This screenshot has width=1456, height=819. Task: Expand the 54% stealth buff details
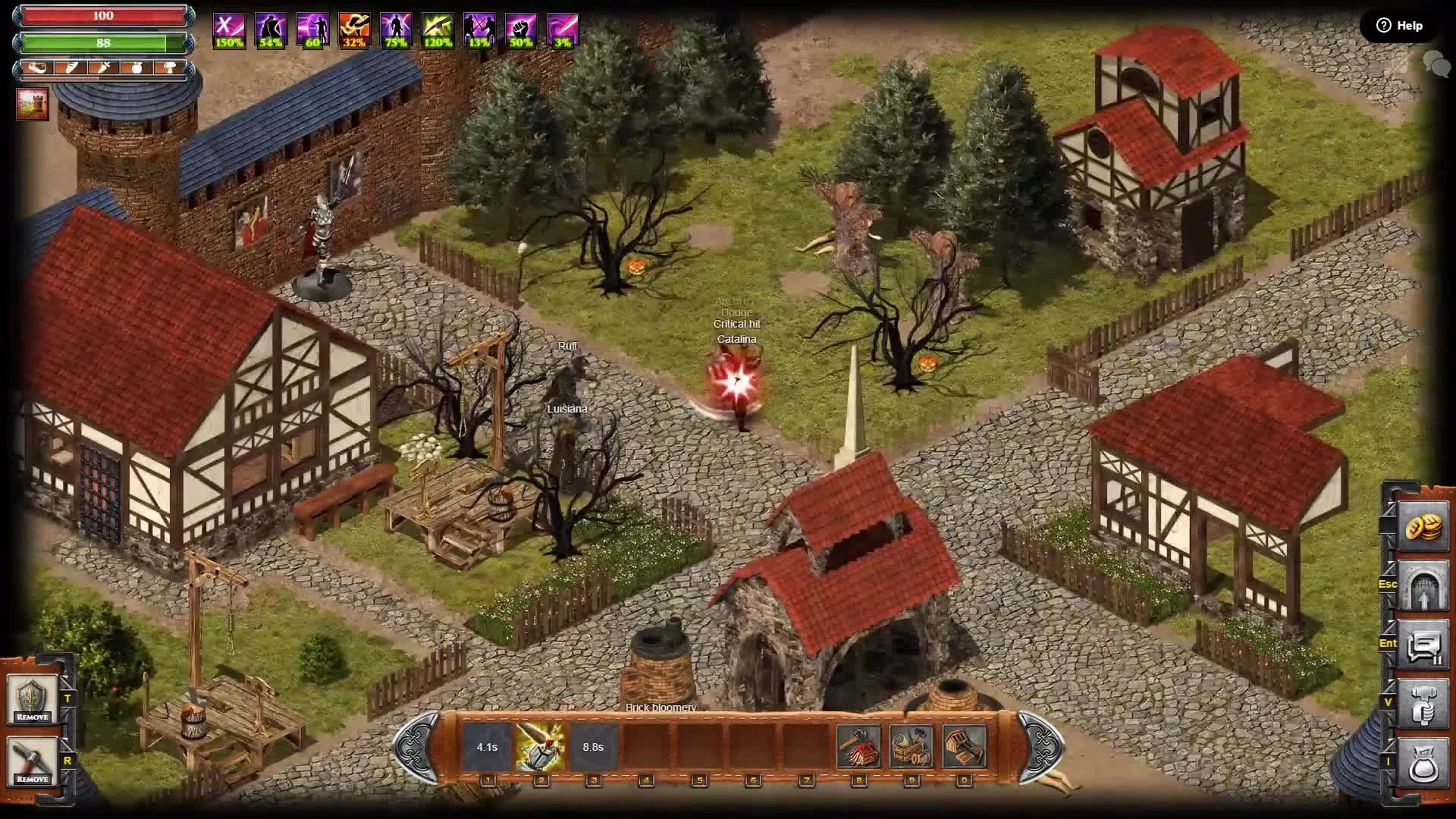pyautogui.click(x=270, y=29)
